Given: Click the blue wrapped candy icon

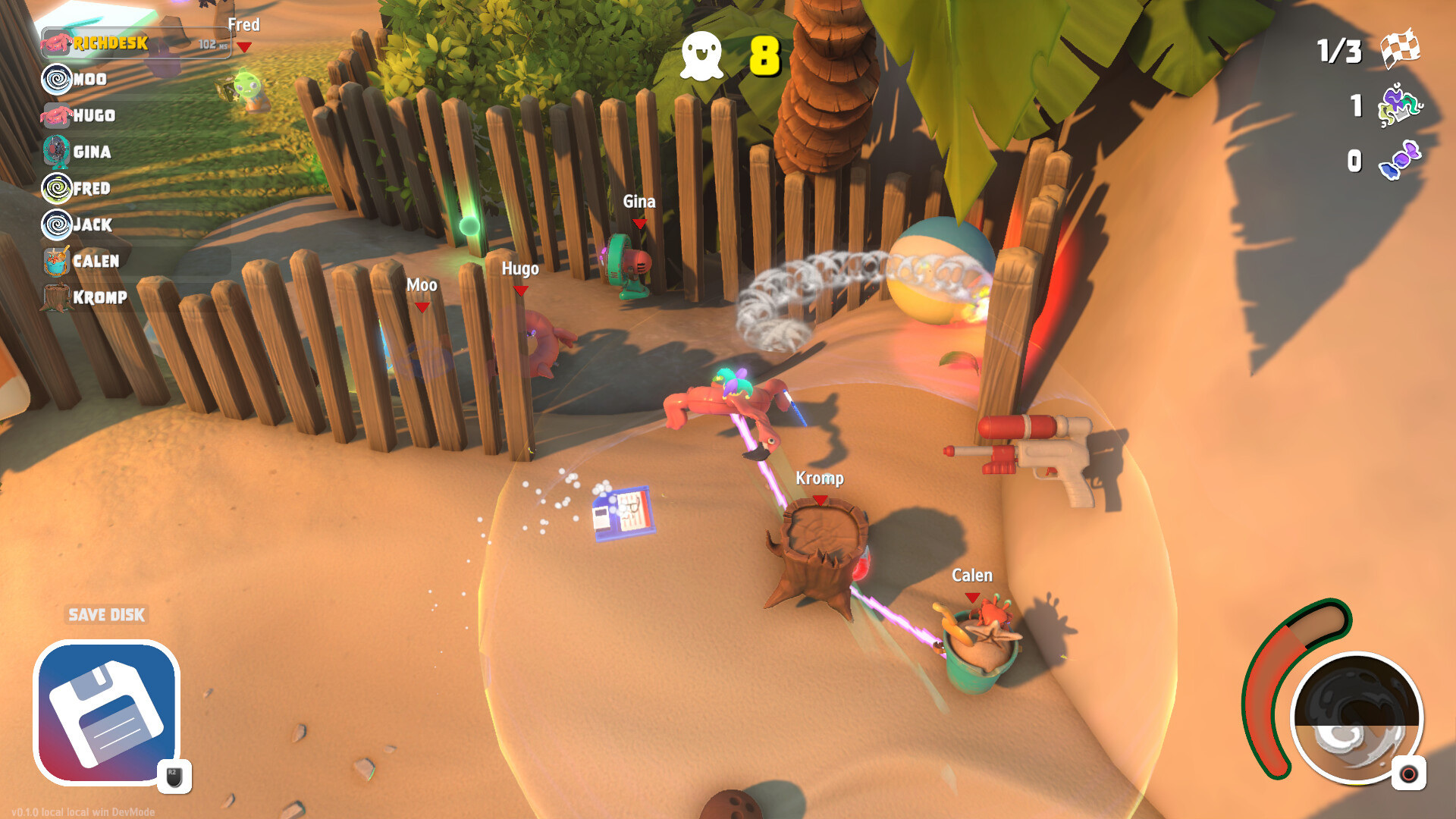Looking at the screenshot, I should coord(1400,160).
